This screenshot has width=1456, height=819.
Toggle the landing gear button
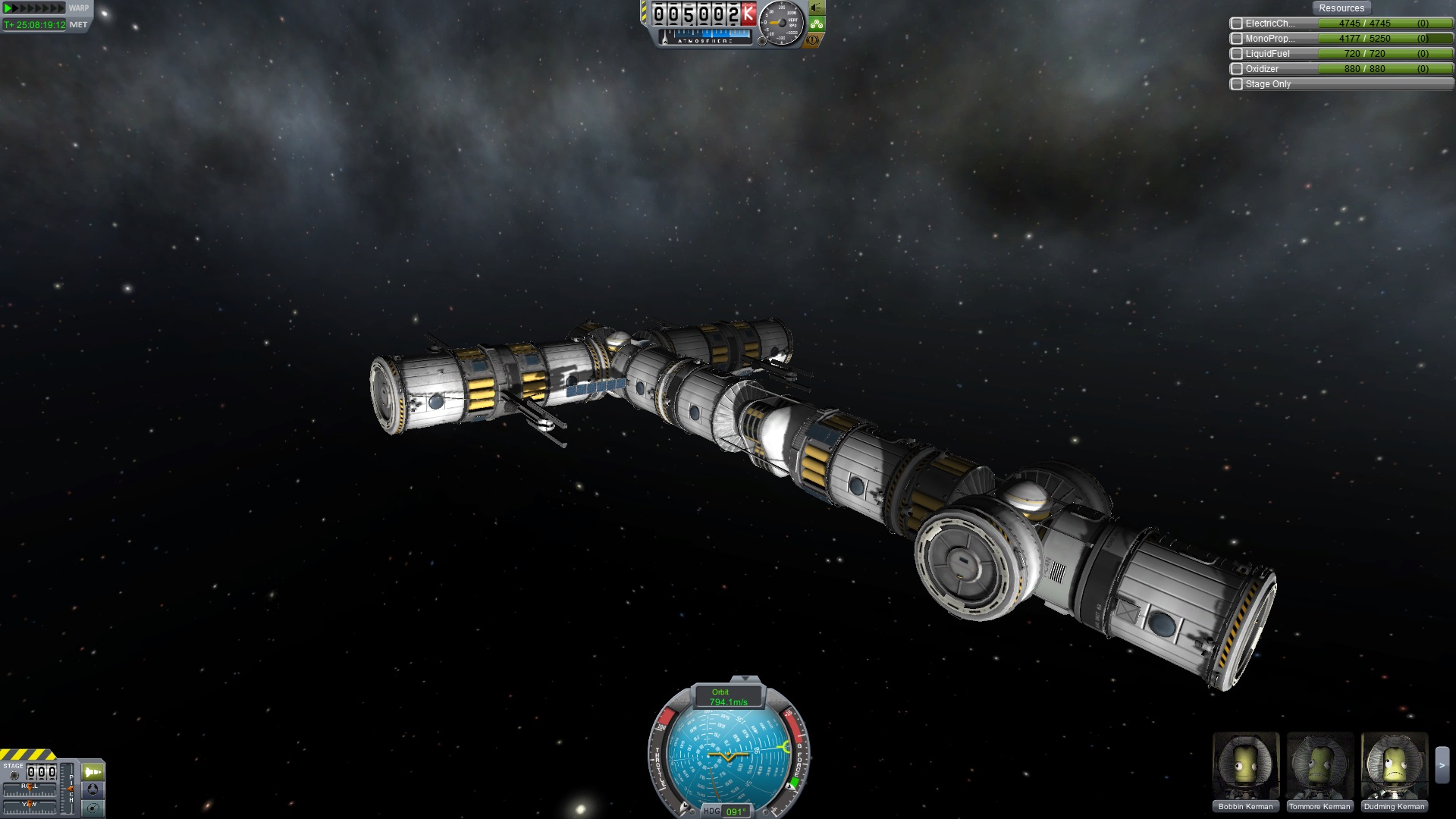coord(817,24)
